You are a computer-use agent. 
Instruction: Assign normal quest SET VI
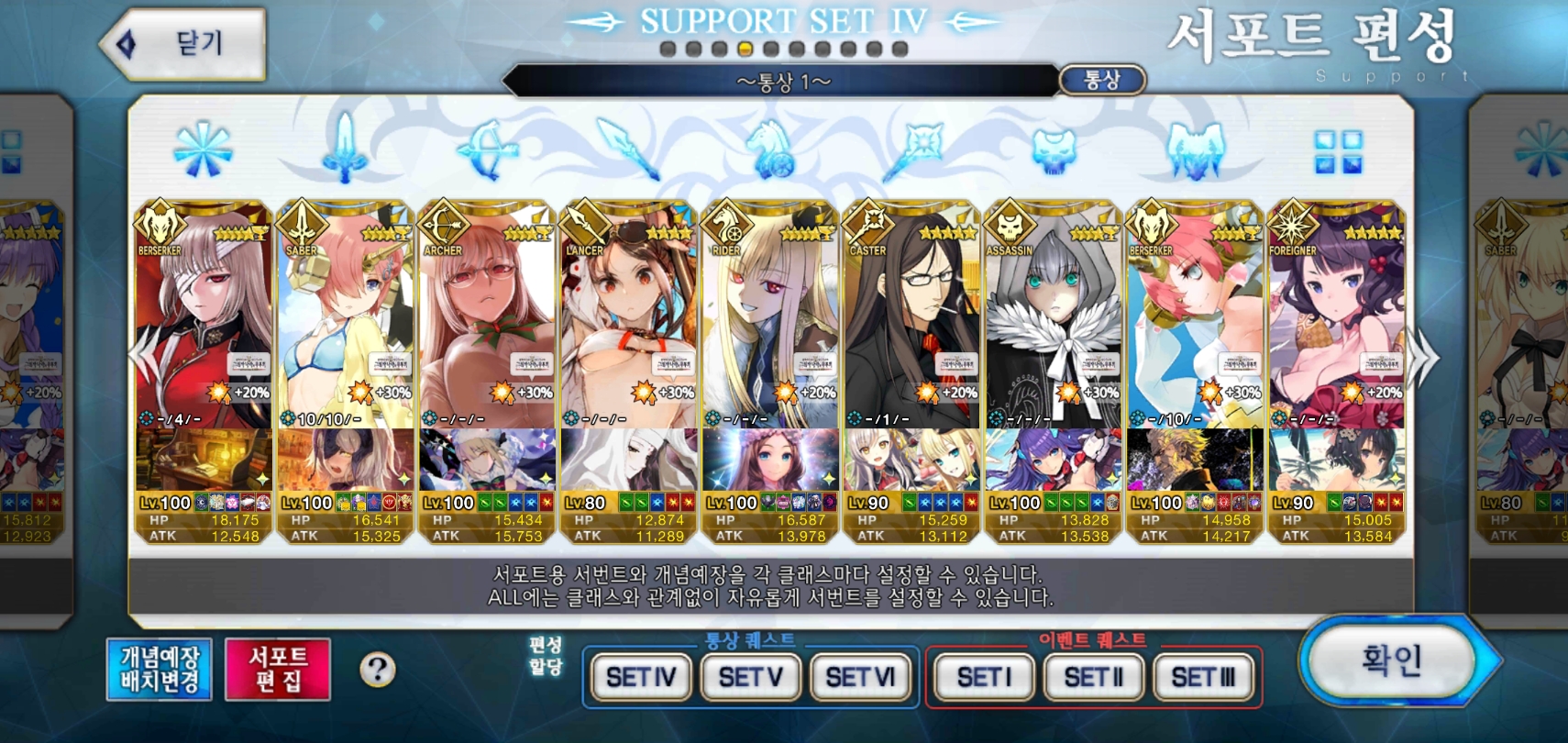860,678
